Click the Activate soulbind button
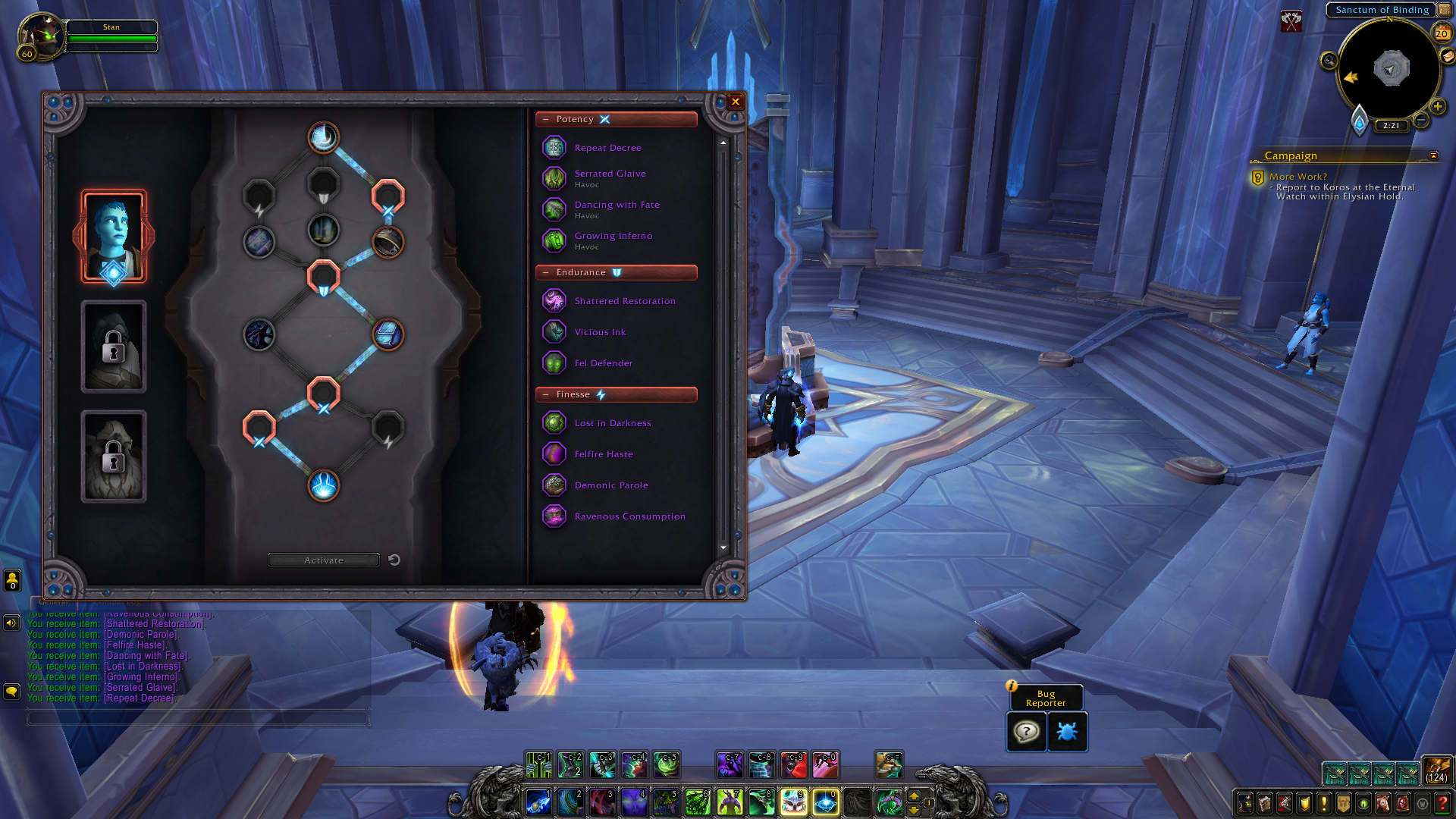1456x819 pixels. click(324, 560)
